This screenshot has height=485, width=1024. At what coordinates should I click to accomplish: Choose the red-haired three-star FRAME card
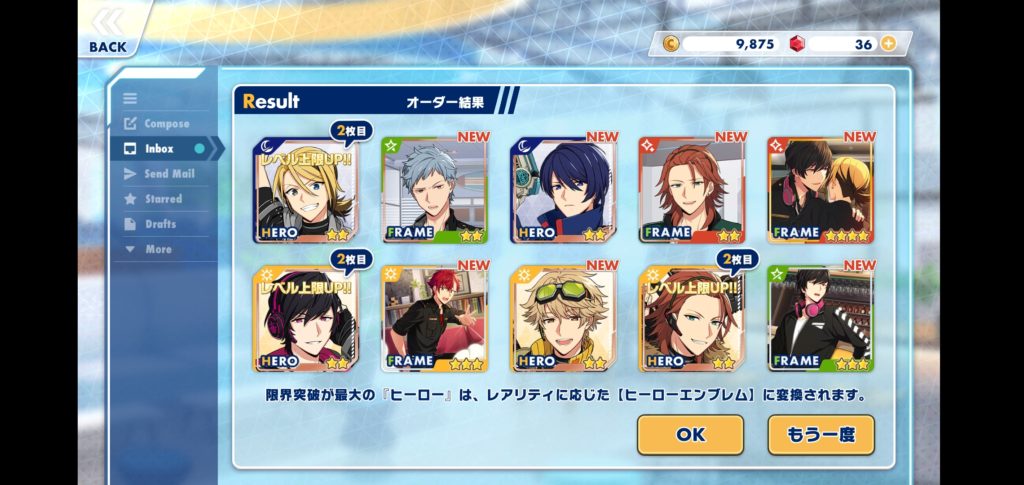coord(434,319)
